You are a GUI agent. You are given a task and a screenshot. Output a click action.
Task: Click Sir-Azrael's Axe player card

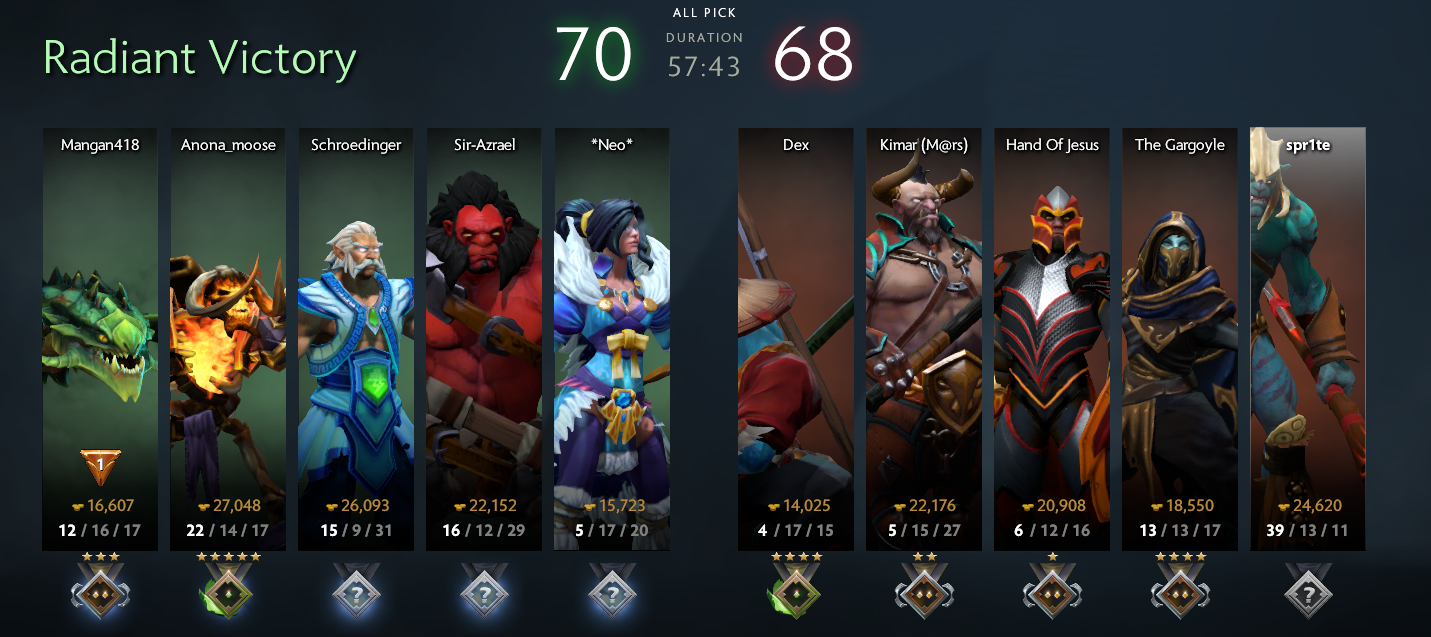coord(483,338)
